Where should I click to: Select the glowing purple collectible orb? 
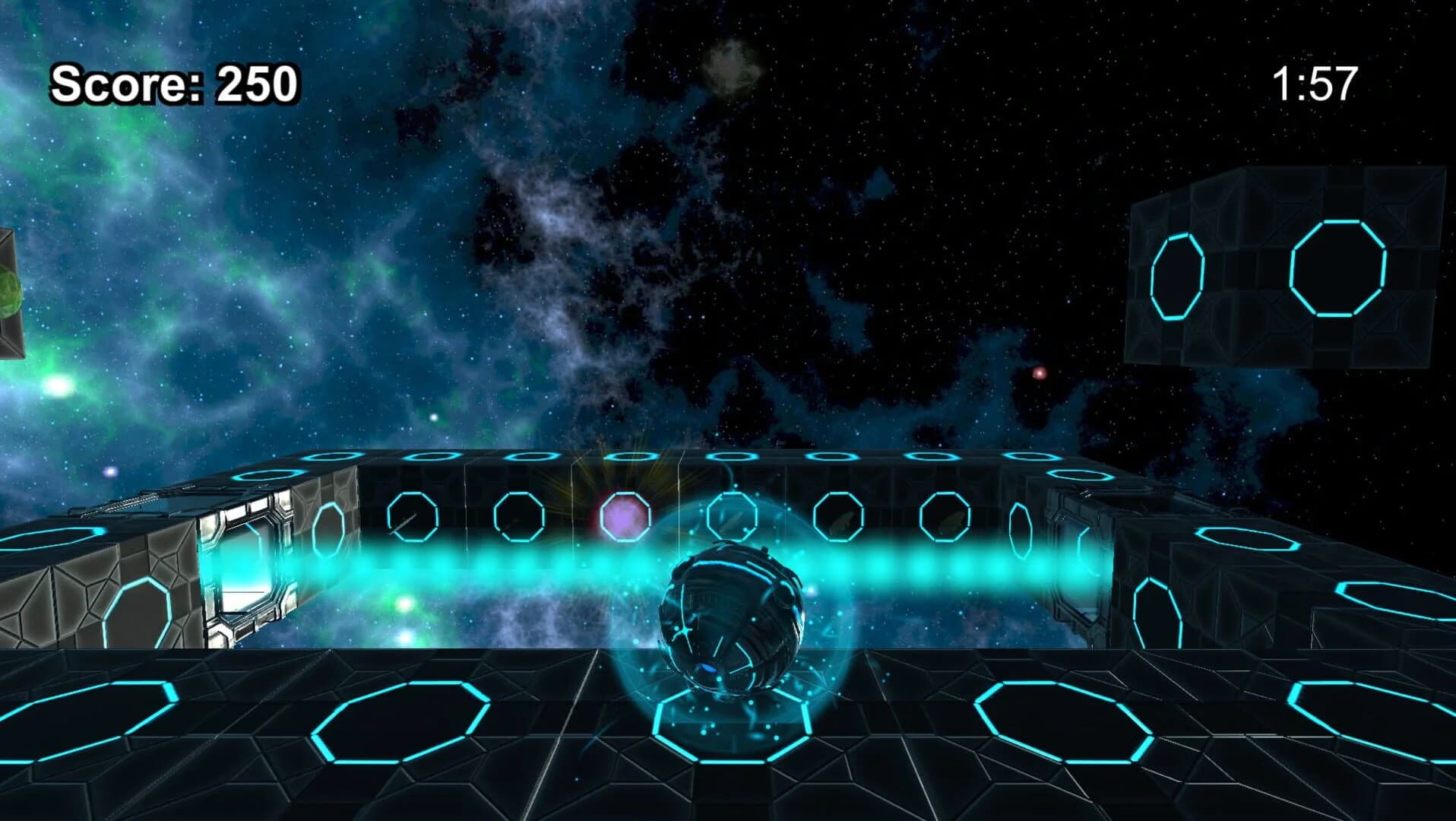pos(623,517)
